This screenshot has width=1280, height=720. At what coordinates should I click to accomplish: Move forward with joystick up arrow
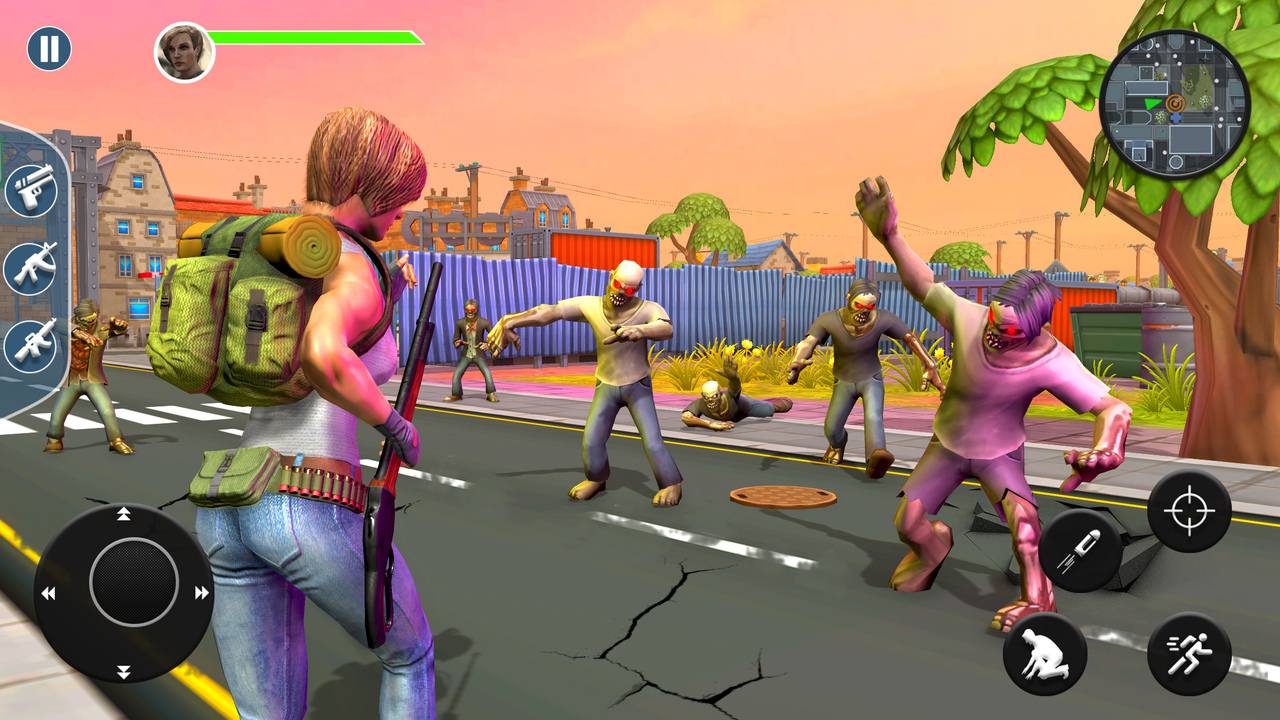click(124, 515)
